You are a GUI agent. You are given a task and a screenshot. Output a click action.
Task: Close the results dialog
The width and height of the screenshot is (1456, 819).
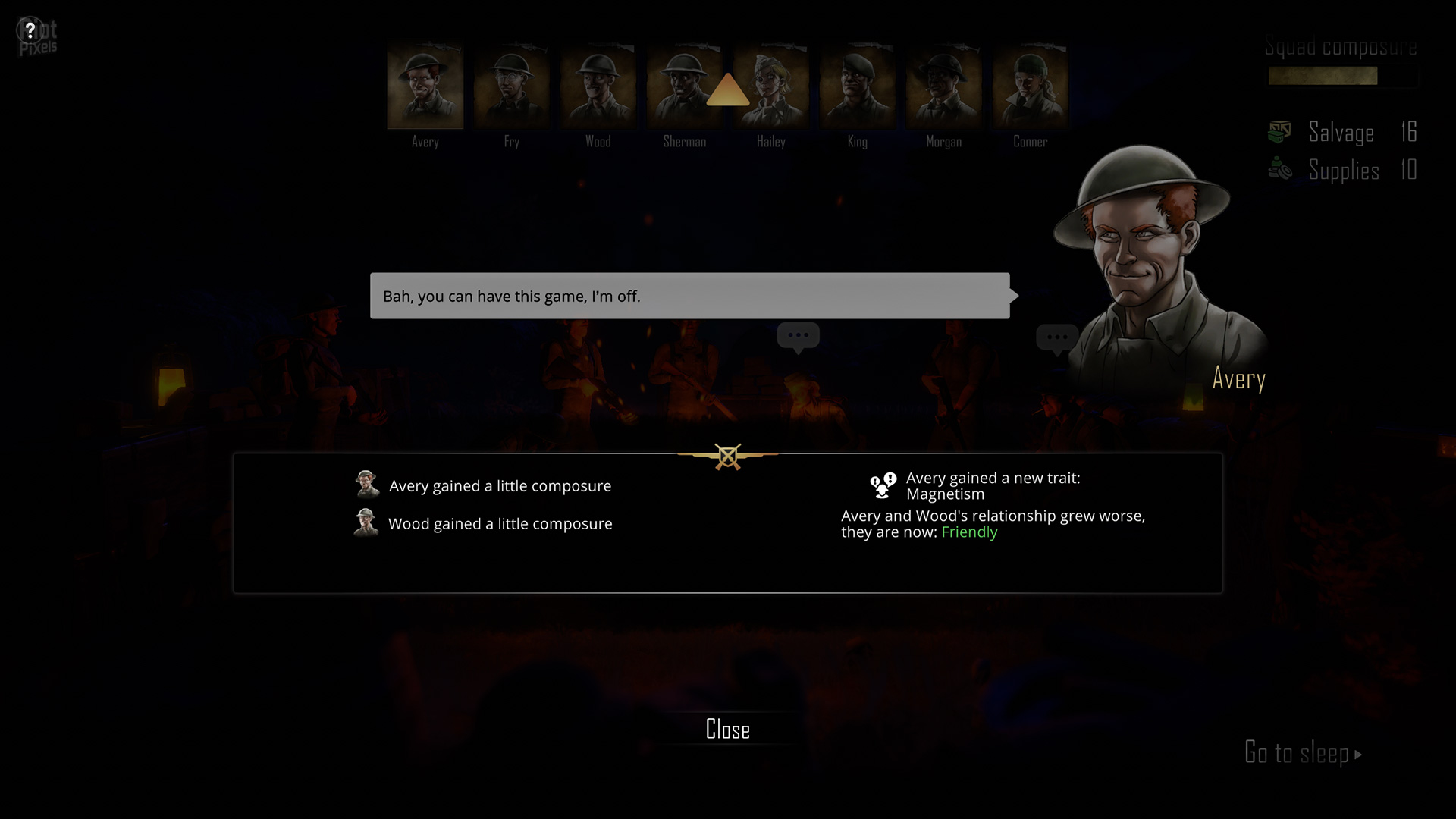click(727, 730)
